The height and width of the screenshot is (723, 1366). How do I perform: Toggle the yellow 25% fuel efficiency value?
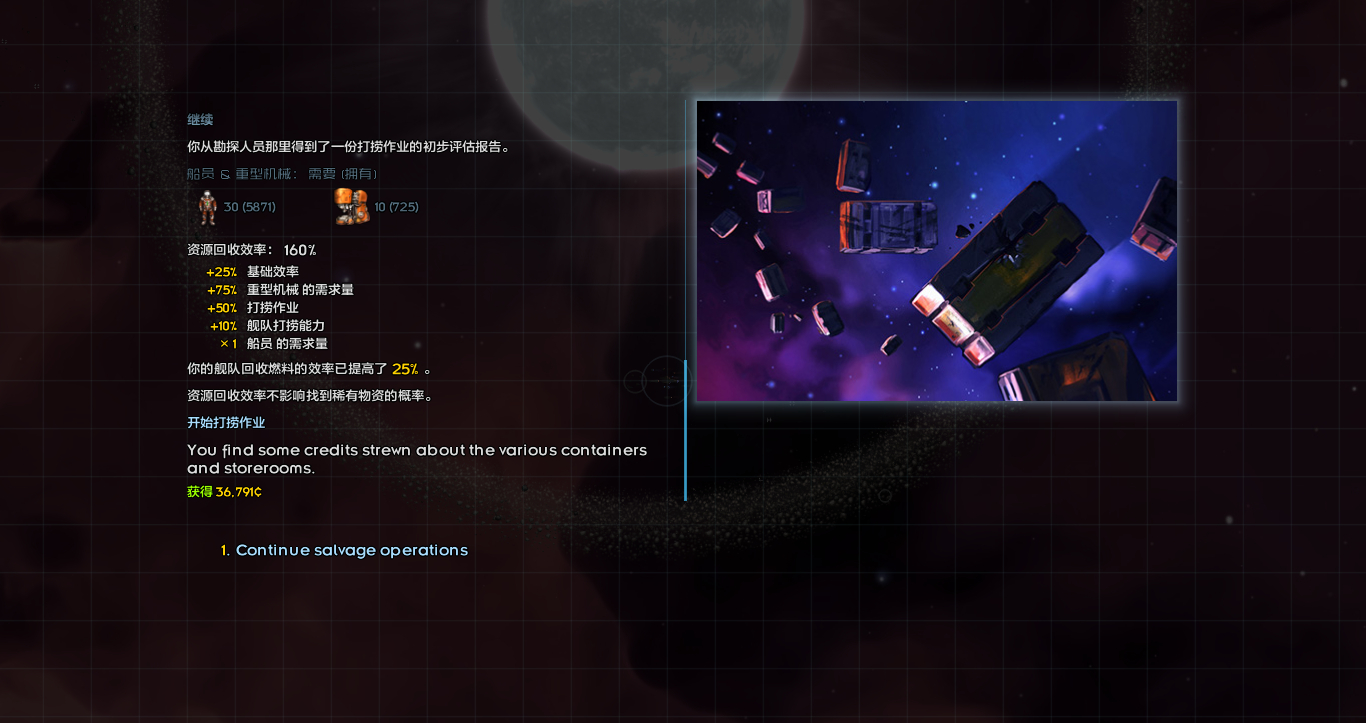coord(404,369)
